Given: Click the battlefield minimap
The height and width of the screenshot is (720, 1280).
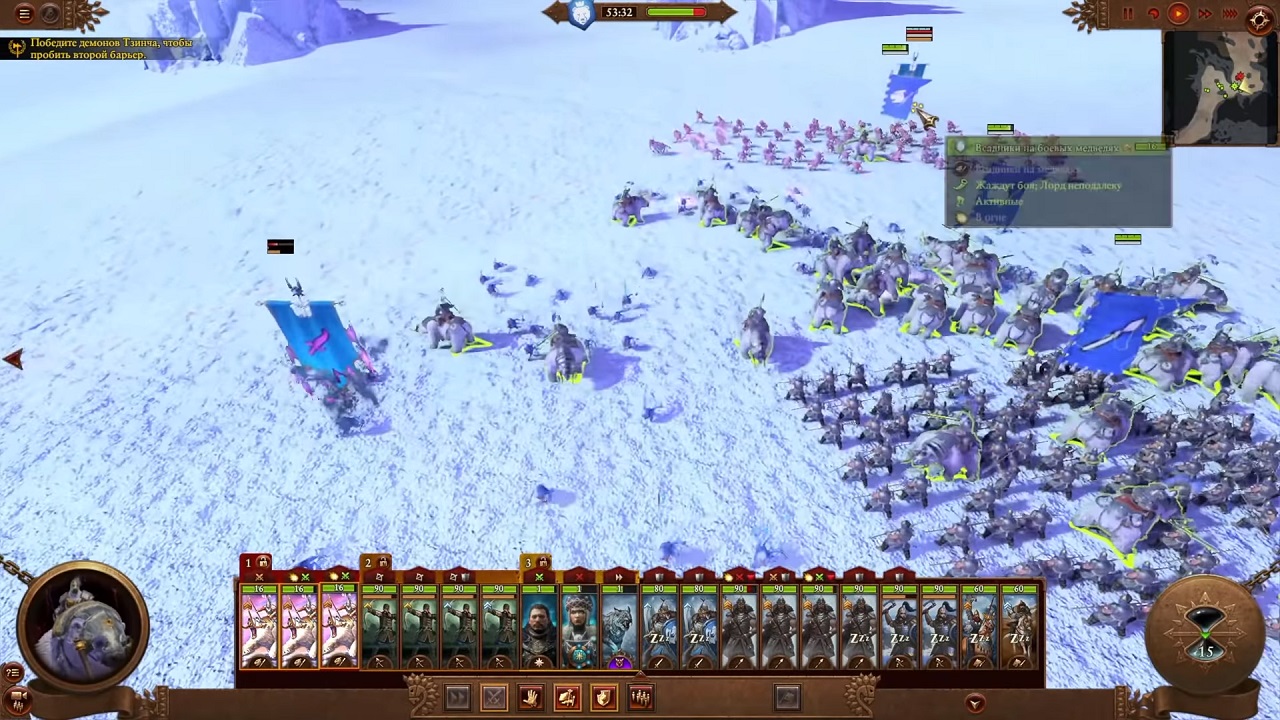Looking at the screenshot, I should tap(1220, 88).
